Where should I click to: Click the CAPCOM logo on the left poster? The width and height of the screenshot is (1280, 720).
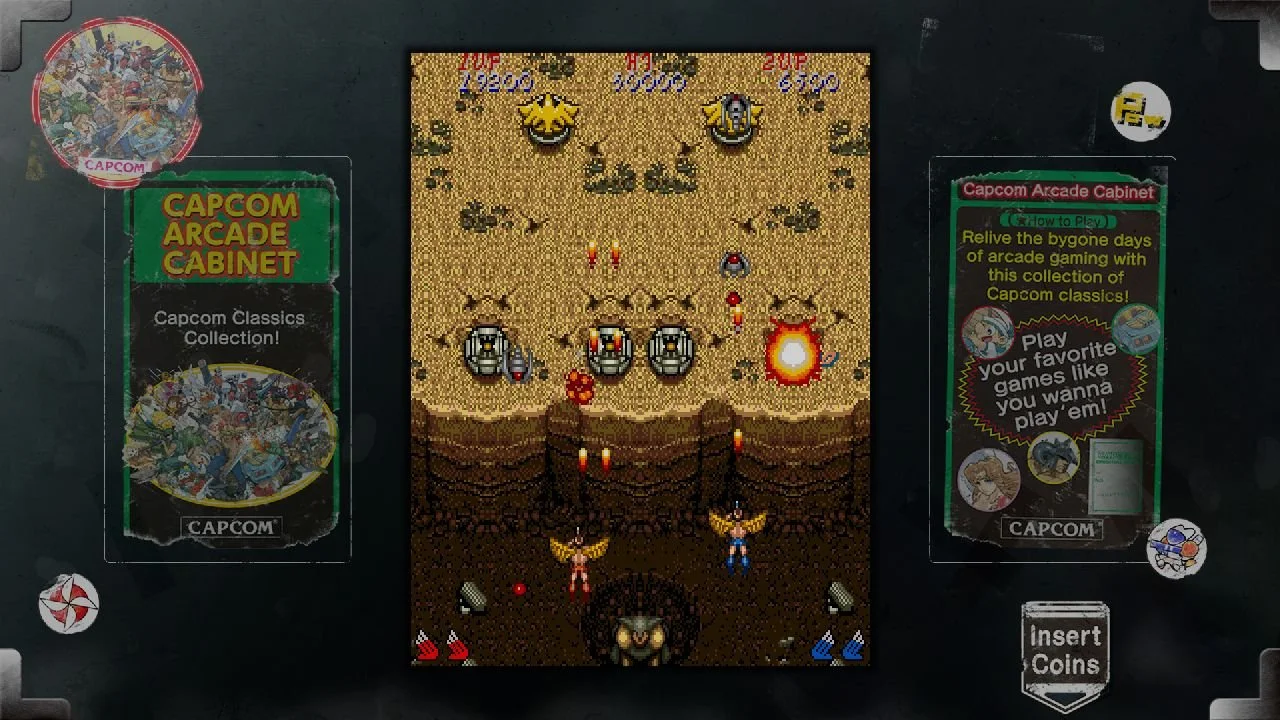(229, 526)
